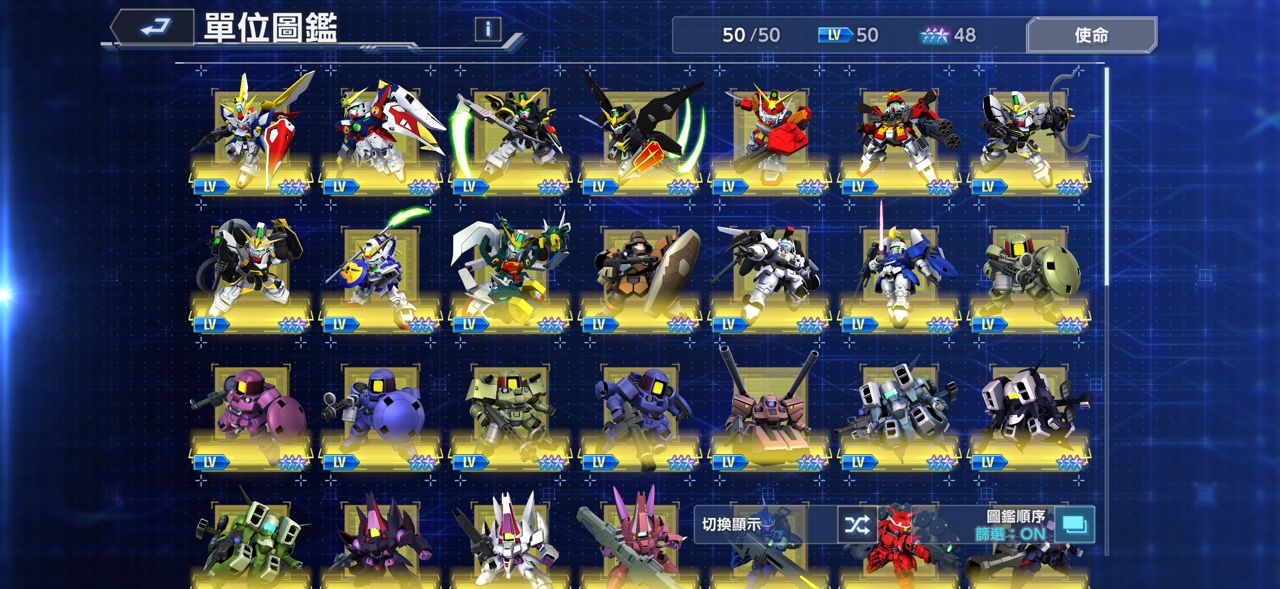Screen dimensions: 1280x589
Task: Open the info 'i' button
Action: [x=487, y=29]
